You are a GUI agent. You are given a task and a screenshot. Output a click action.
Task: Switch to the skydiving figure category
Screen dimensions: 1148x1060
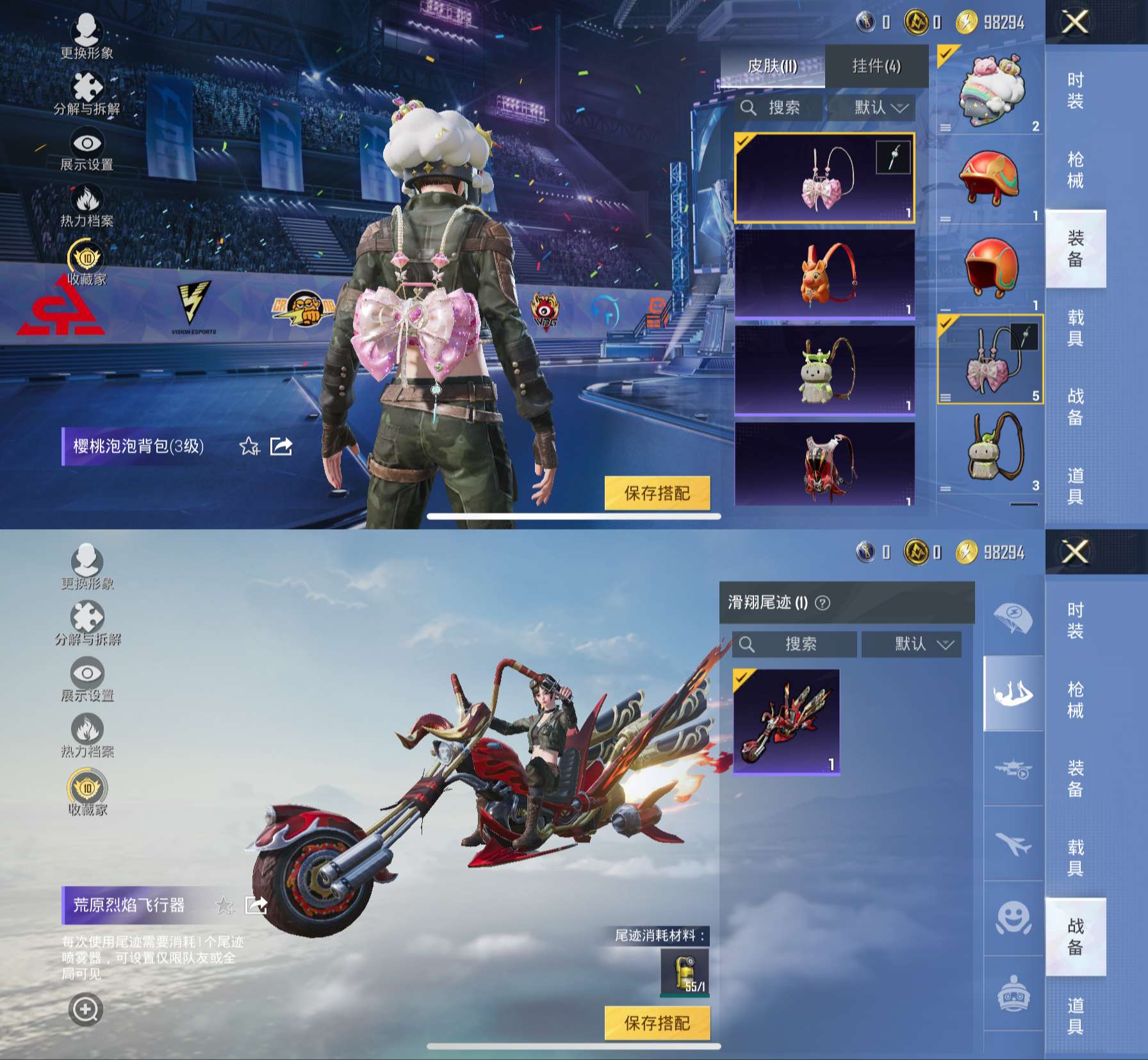pyautogui.click(x=1013, y=694)
